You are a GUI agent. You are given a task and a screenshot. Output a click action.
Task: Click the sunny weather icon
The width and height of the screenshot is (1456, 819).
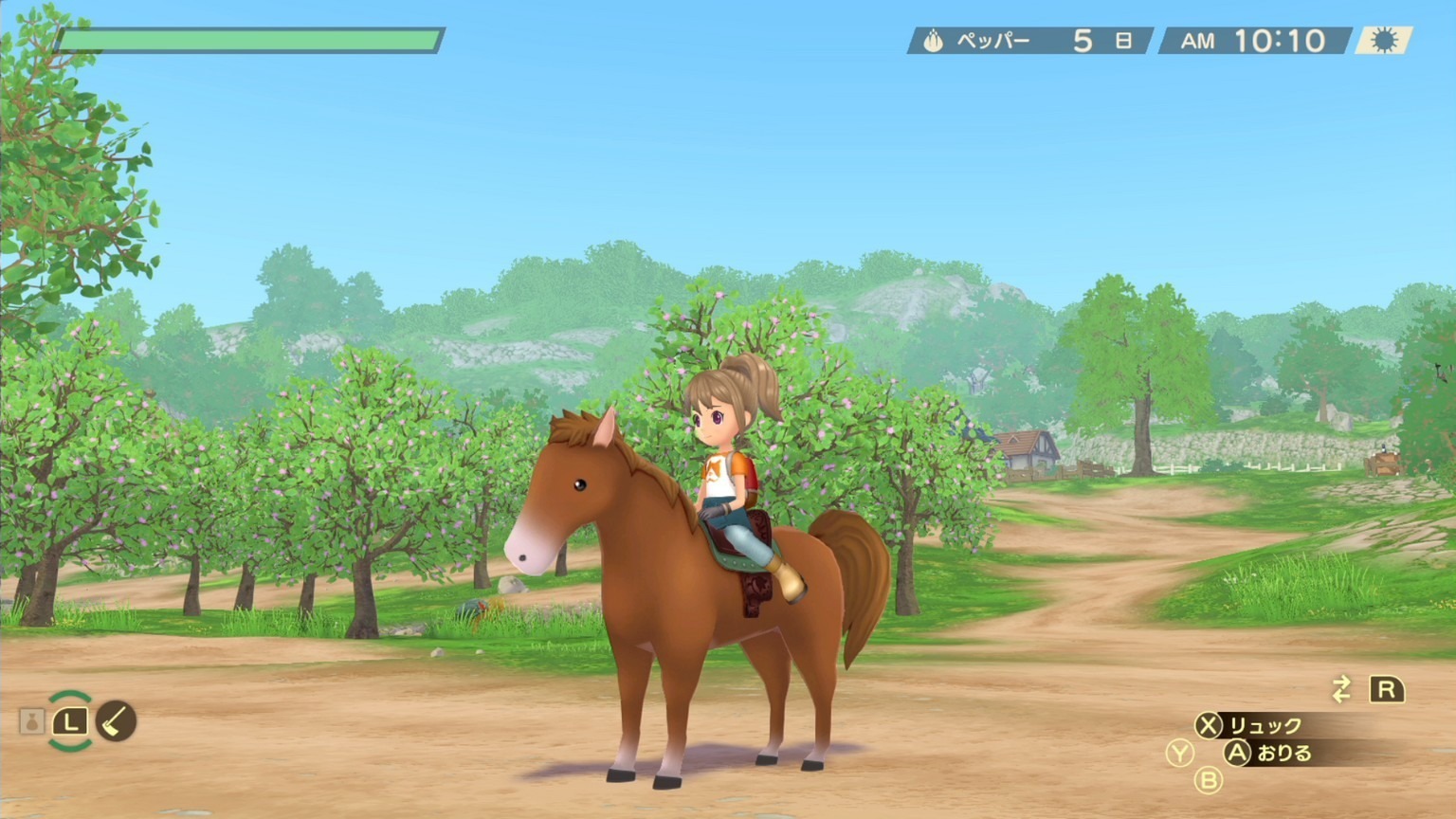[x=1384, y=41]
